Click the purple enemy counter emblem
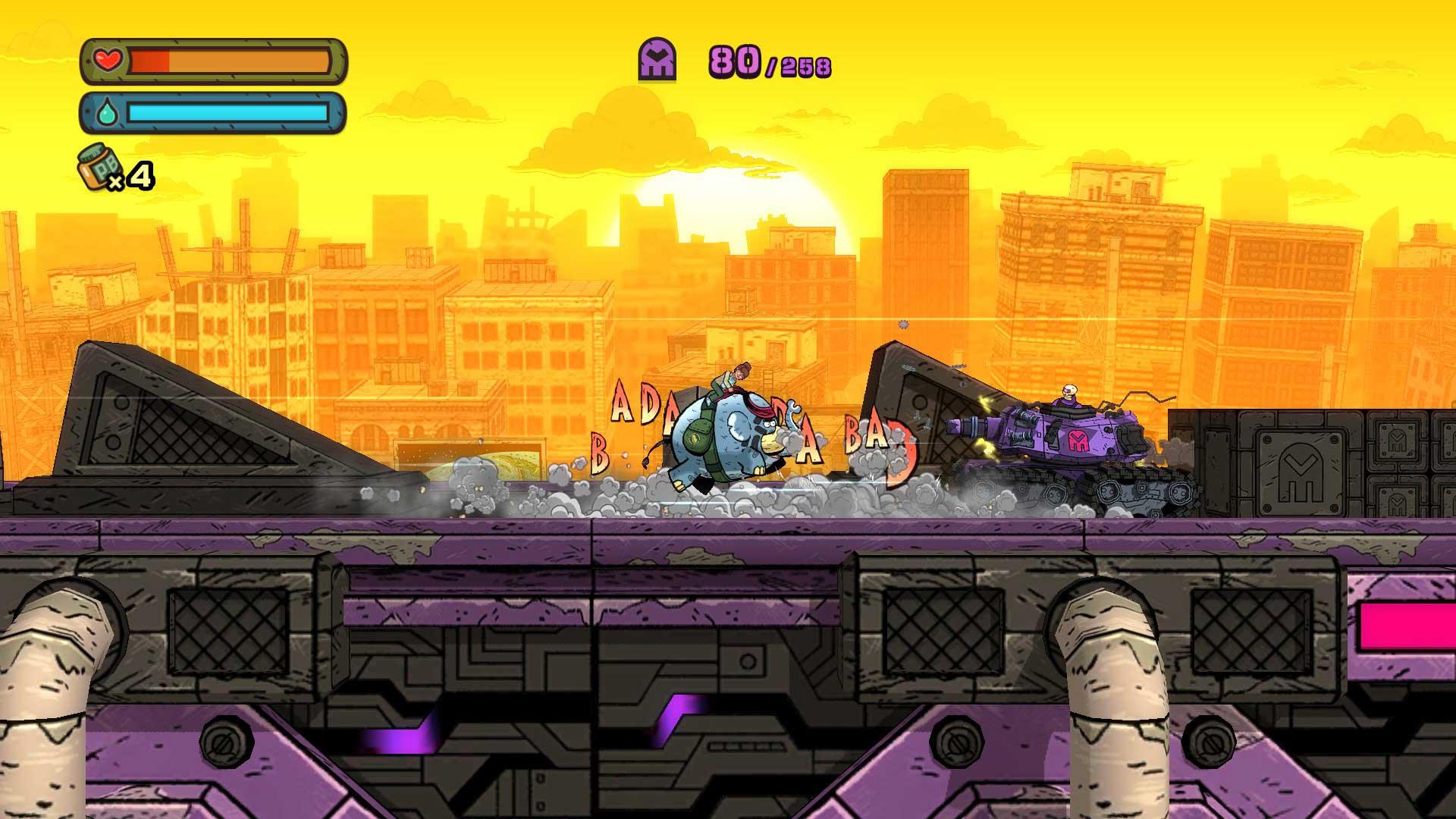 (658, 58)
